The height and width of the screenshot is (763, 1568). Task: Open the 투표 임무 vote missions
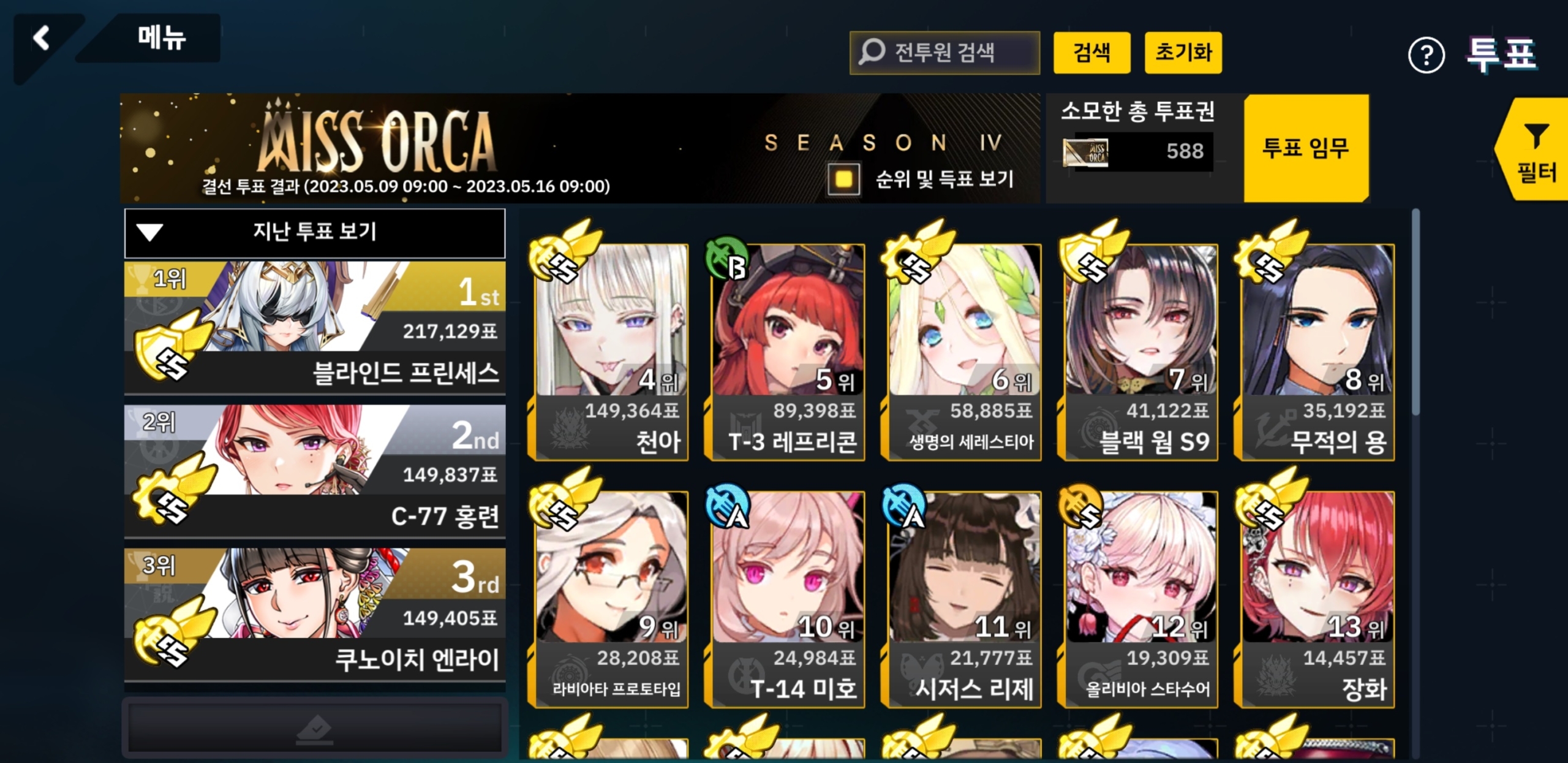coord(1305,148)
